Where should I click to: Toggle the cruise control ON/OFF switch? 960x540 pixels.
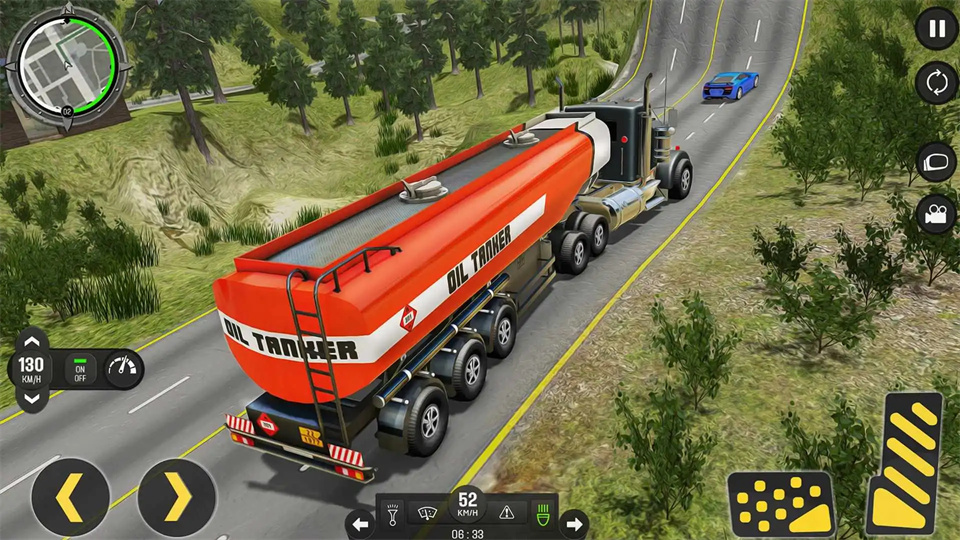[x=80, y=369]
